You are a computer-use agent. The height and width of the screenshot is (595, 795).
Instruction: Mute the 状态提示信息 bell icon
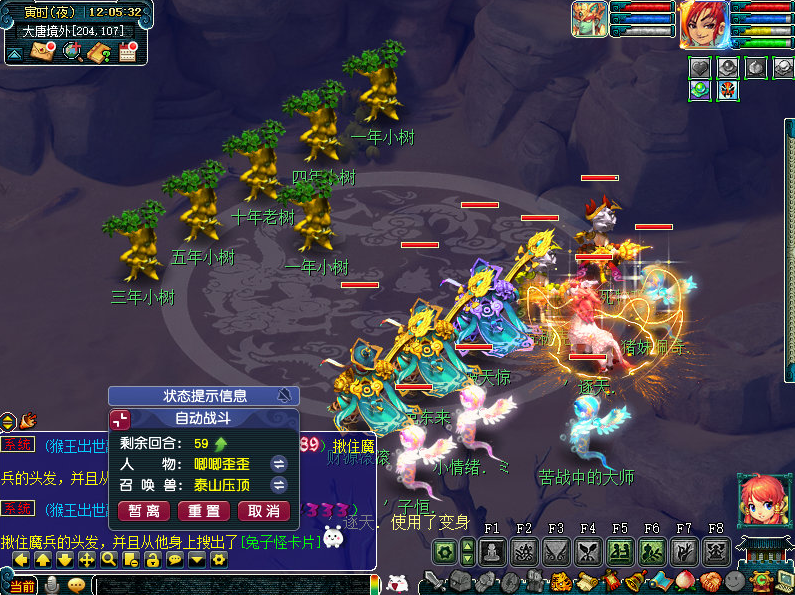284,396
